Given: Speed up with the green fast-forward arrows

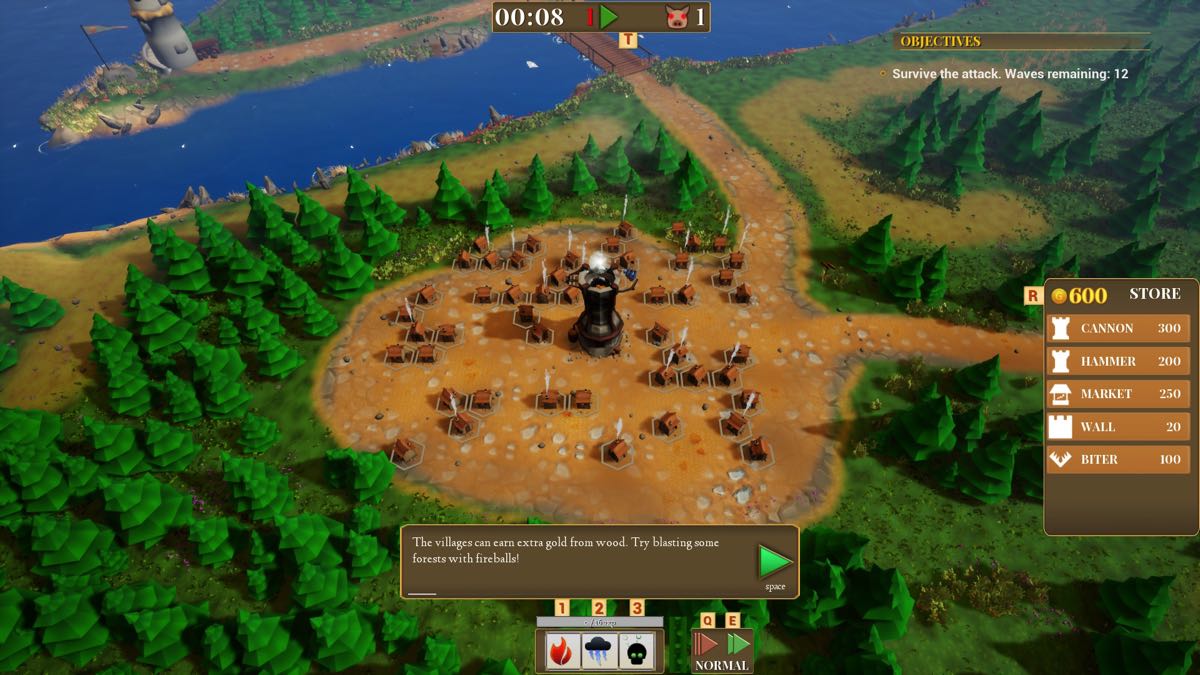Looking at the screenshot, I should coord(738,643).
